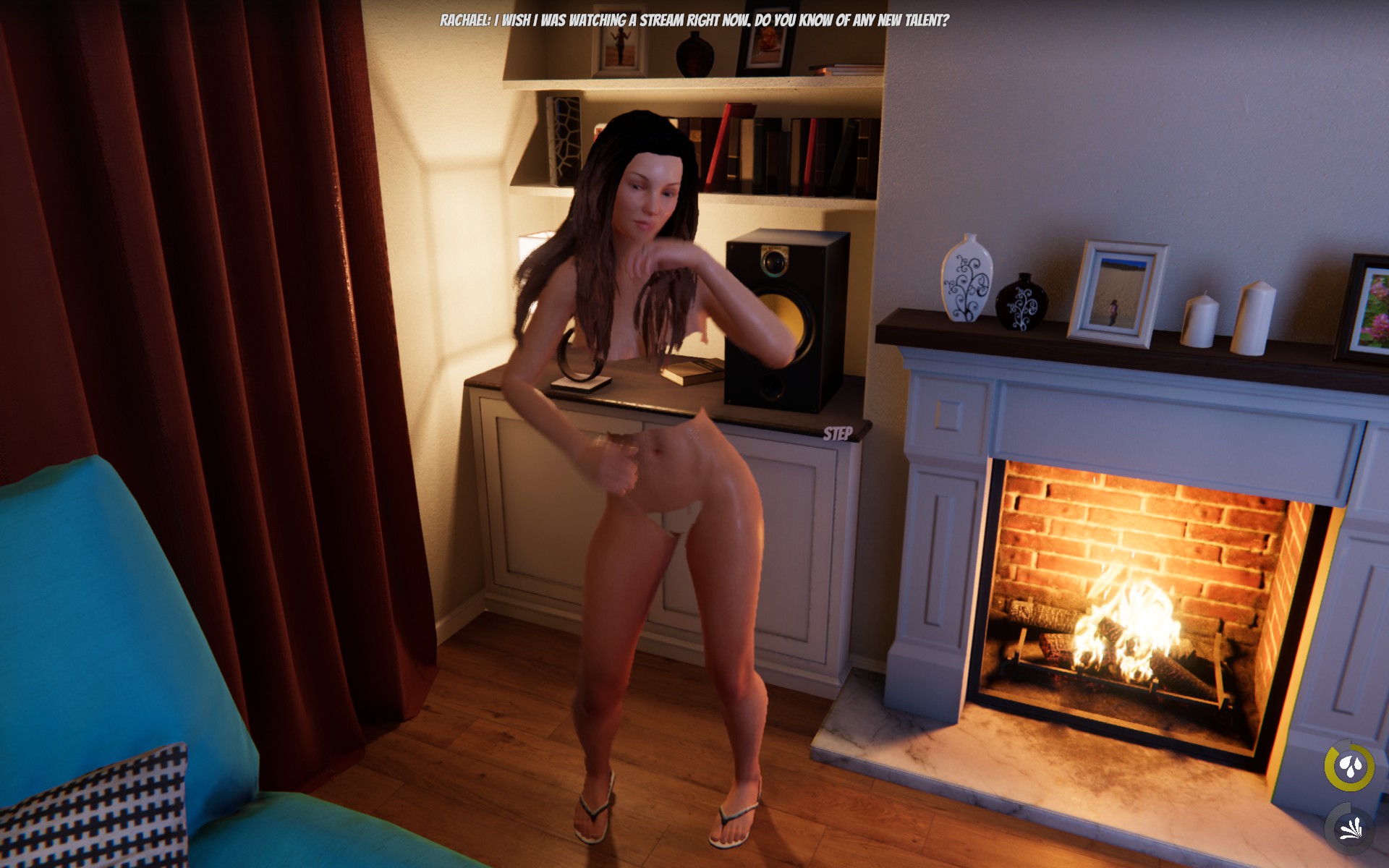This screenshot has width=1389, height=868.
Task: Click the three water droplets icon
Action: [1349, 766]
